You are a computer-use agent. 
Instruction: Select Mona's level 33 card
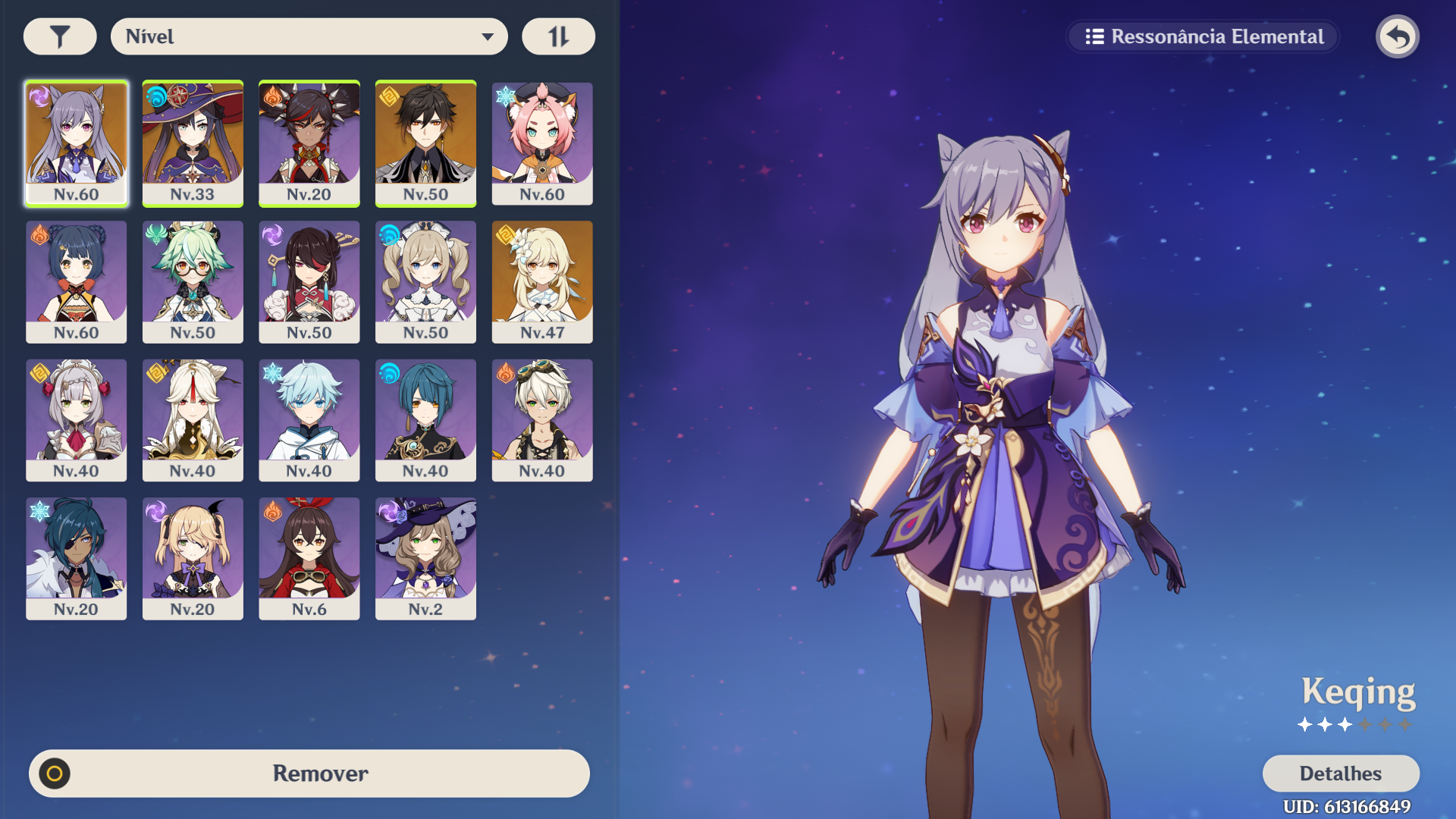193,143
